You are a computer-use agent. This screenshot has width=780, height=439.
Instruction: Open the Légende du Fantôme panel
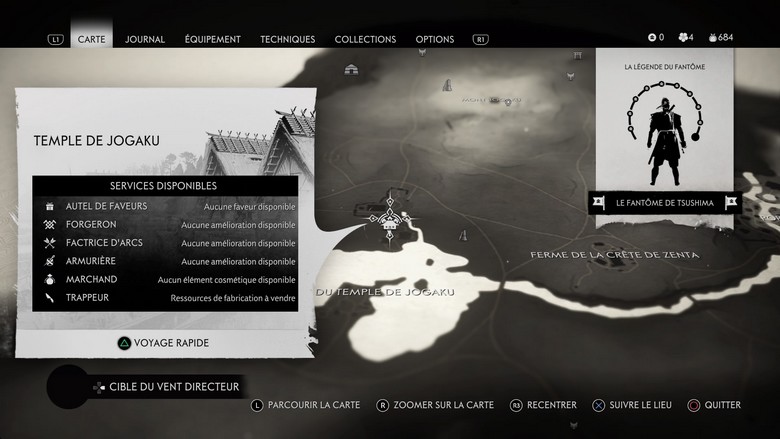(664, 130)
